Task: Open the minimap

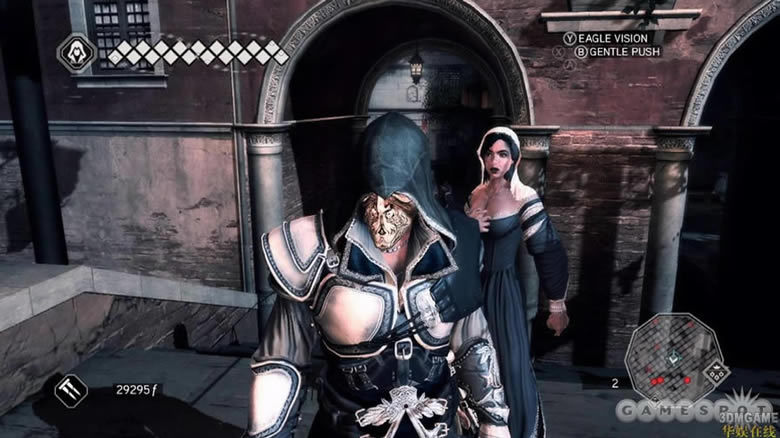Action: [x=671, y=356]
